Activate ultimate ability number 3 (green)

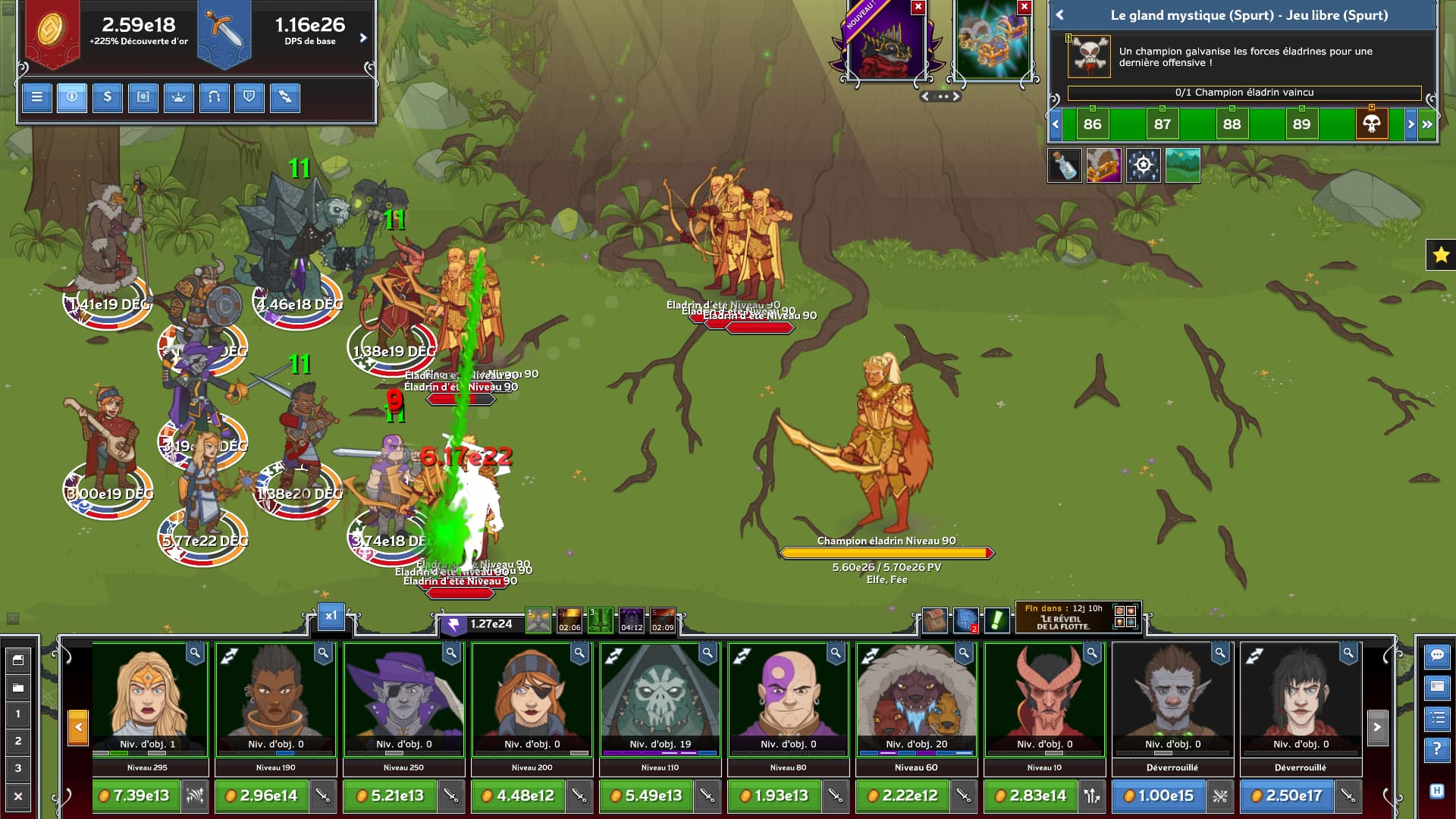(x=600, y=621)
